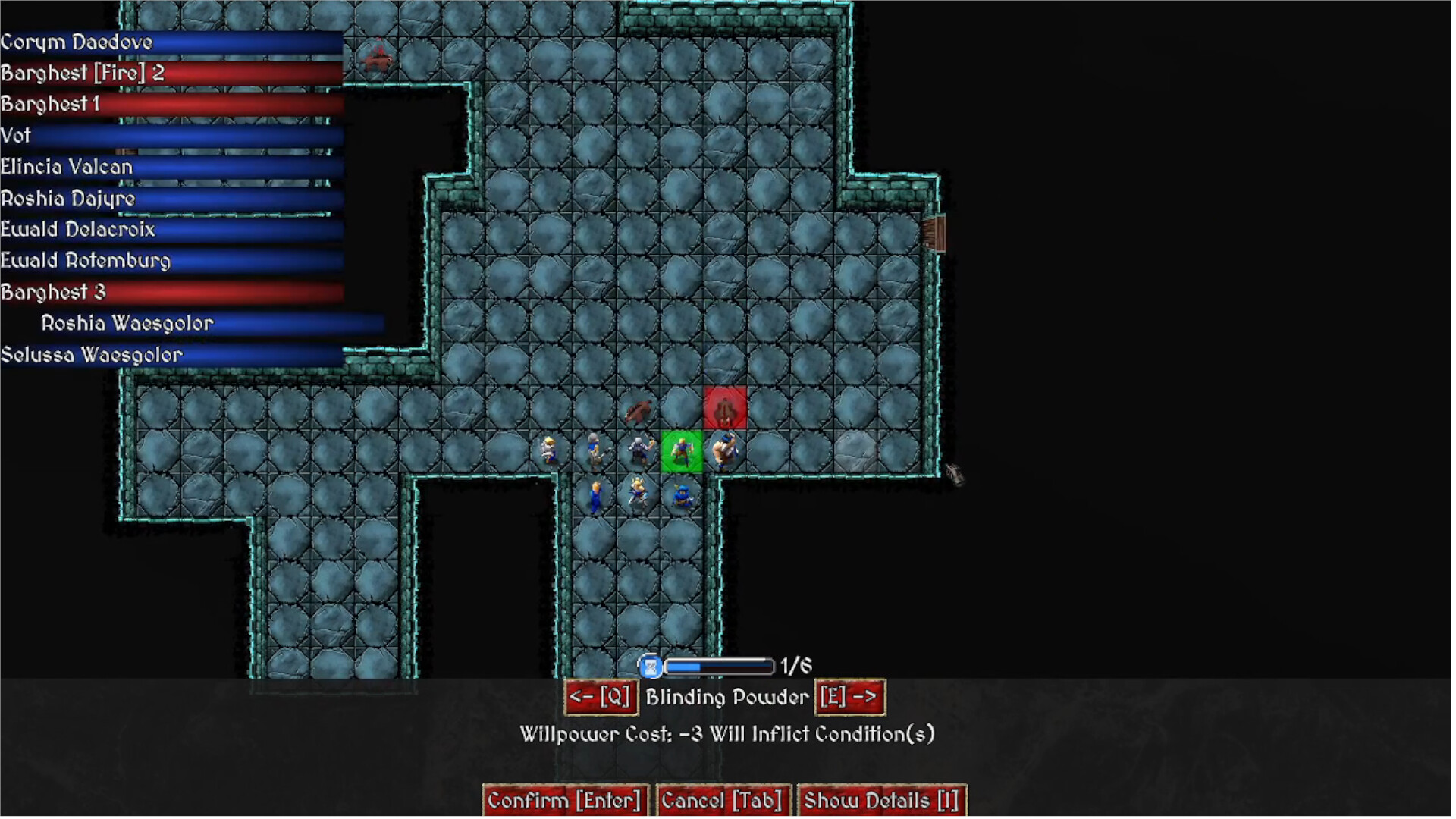
Task: Select previous ability with the Q arrow
Action: 601,697
